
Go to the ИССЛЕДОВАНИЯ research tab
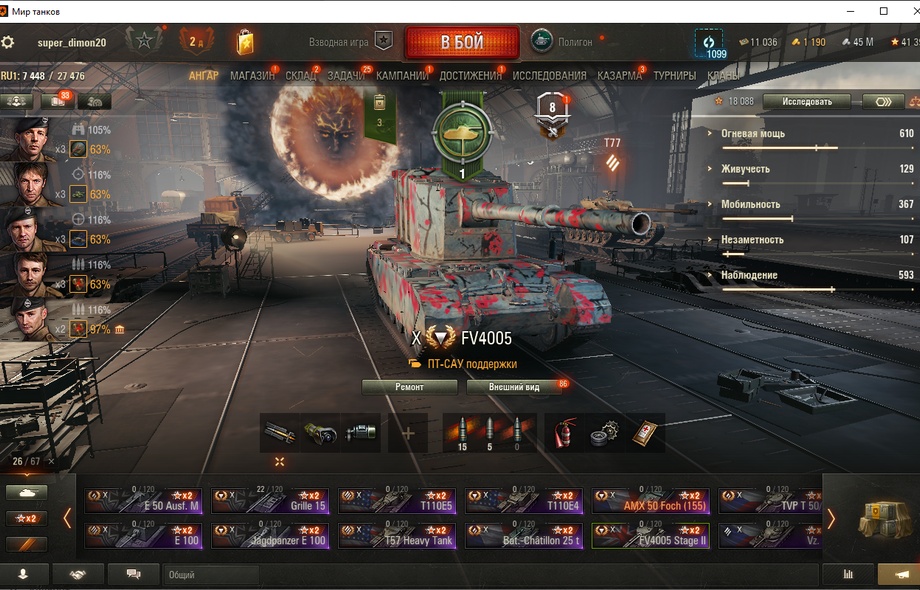549,75
